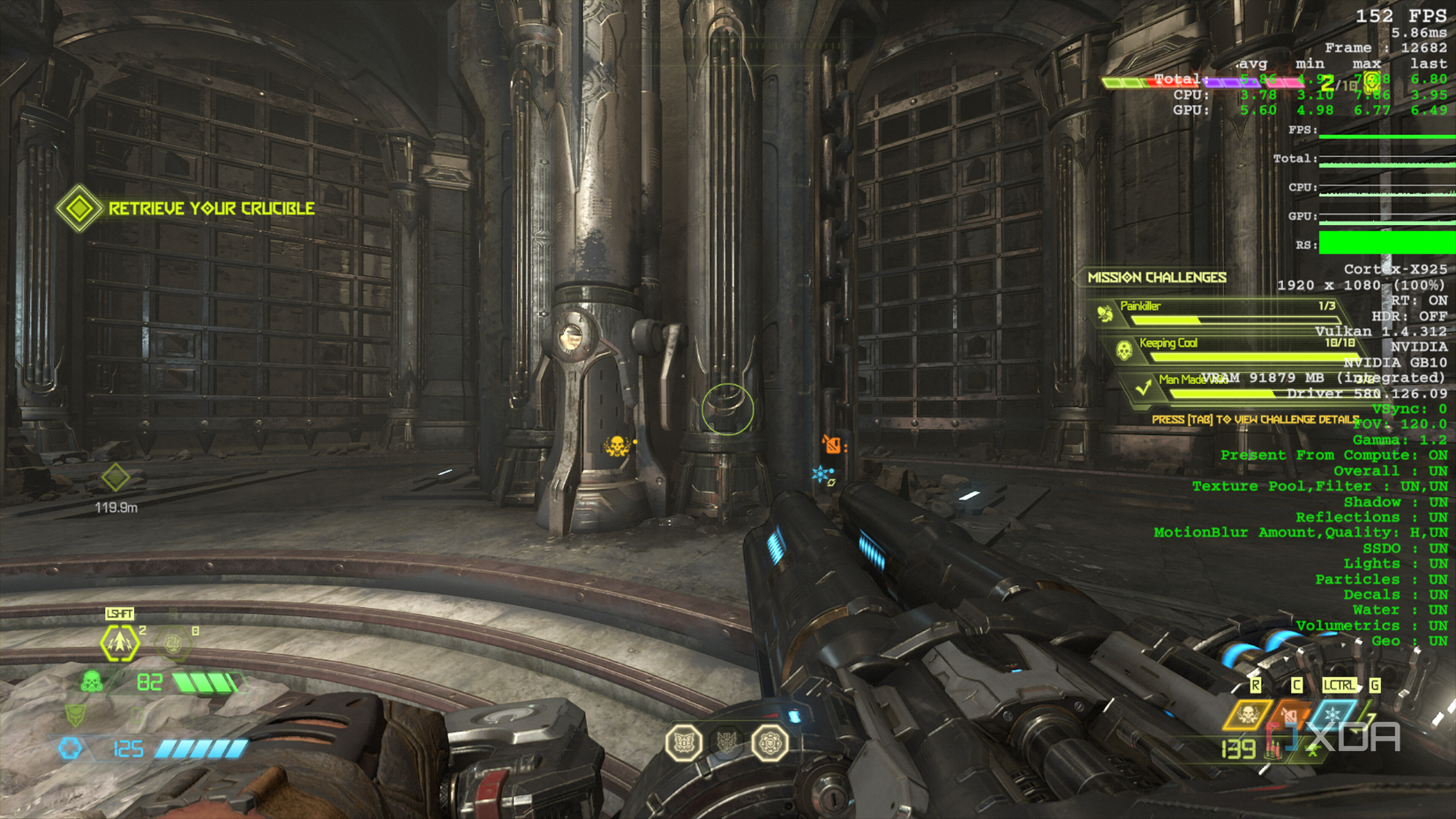Screen dimensions: 1456x819
Task: Select the yellow dash ability hexagon icon
Action: [120, 643]
